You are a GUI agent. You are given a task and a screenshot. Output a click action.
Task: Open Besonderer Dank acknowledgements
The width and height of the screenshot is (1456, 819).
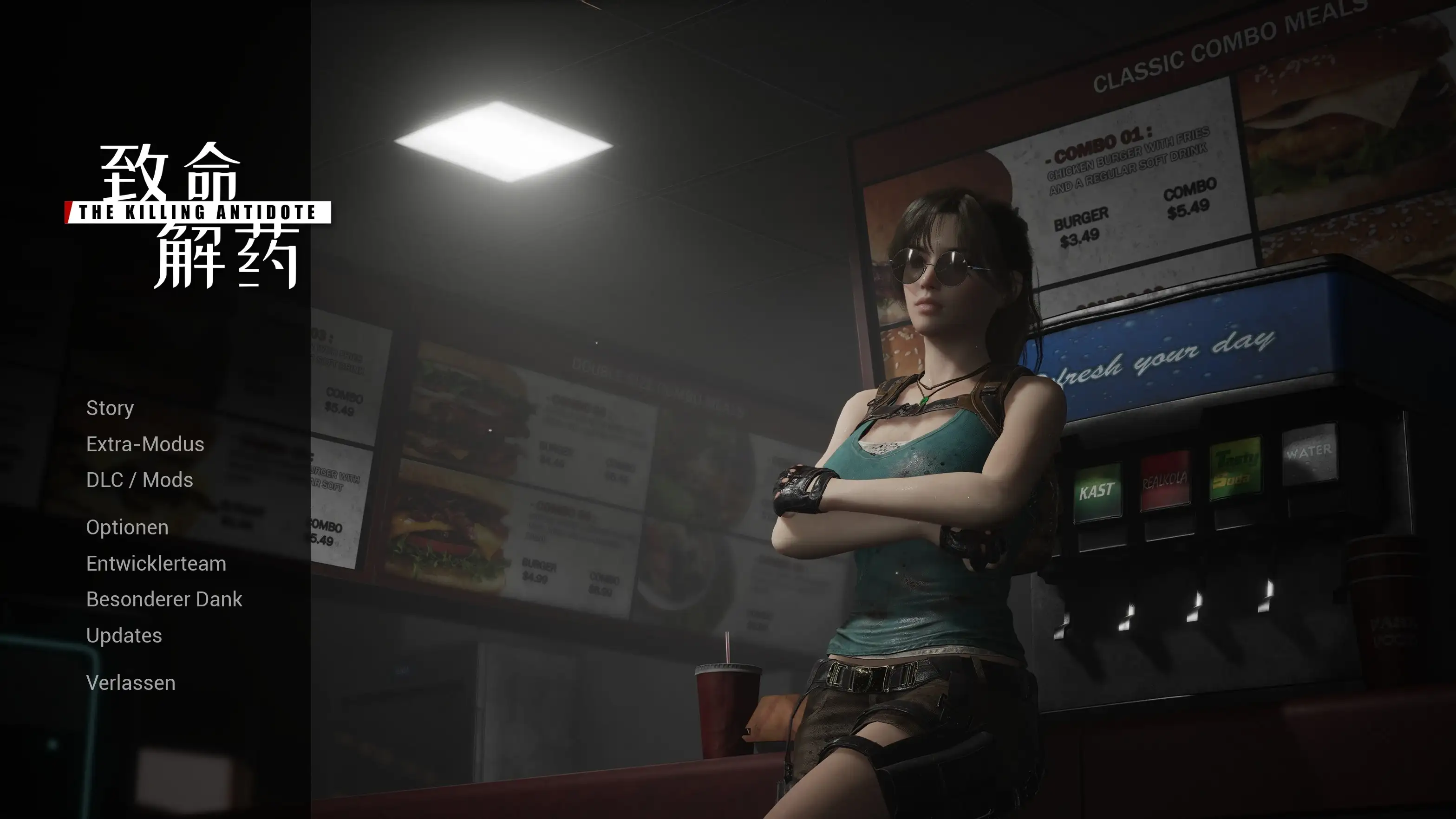point(164,599)
